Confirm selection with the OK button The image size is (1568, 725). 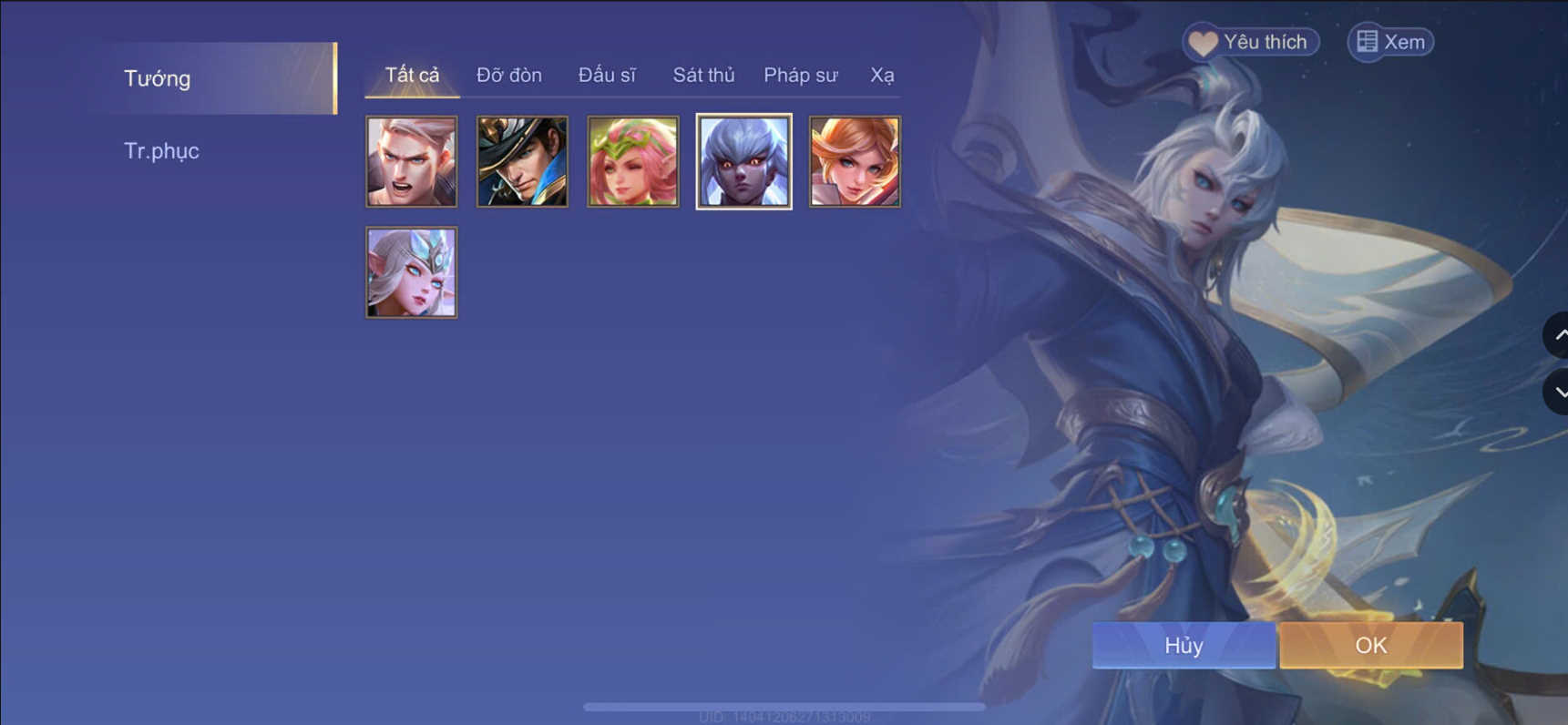point(1371,645)
